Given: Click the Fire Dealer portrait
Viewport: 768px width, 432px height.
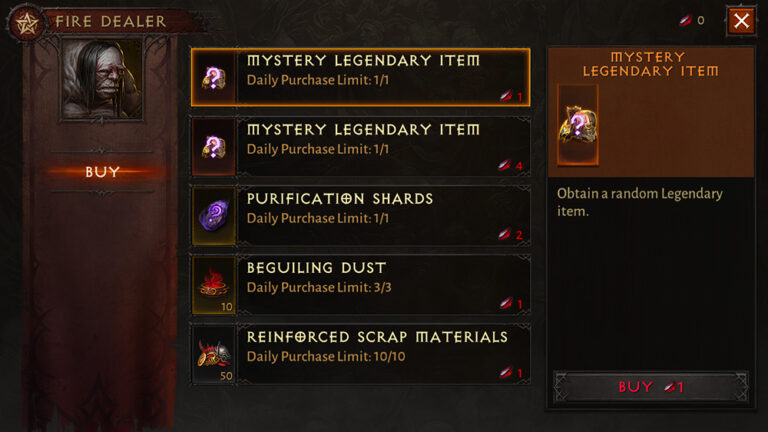Looking at the screenshot, I should pyautogui.click(x=101, y=78).
